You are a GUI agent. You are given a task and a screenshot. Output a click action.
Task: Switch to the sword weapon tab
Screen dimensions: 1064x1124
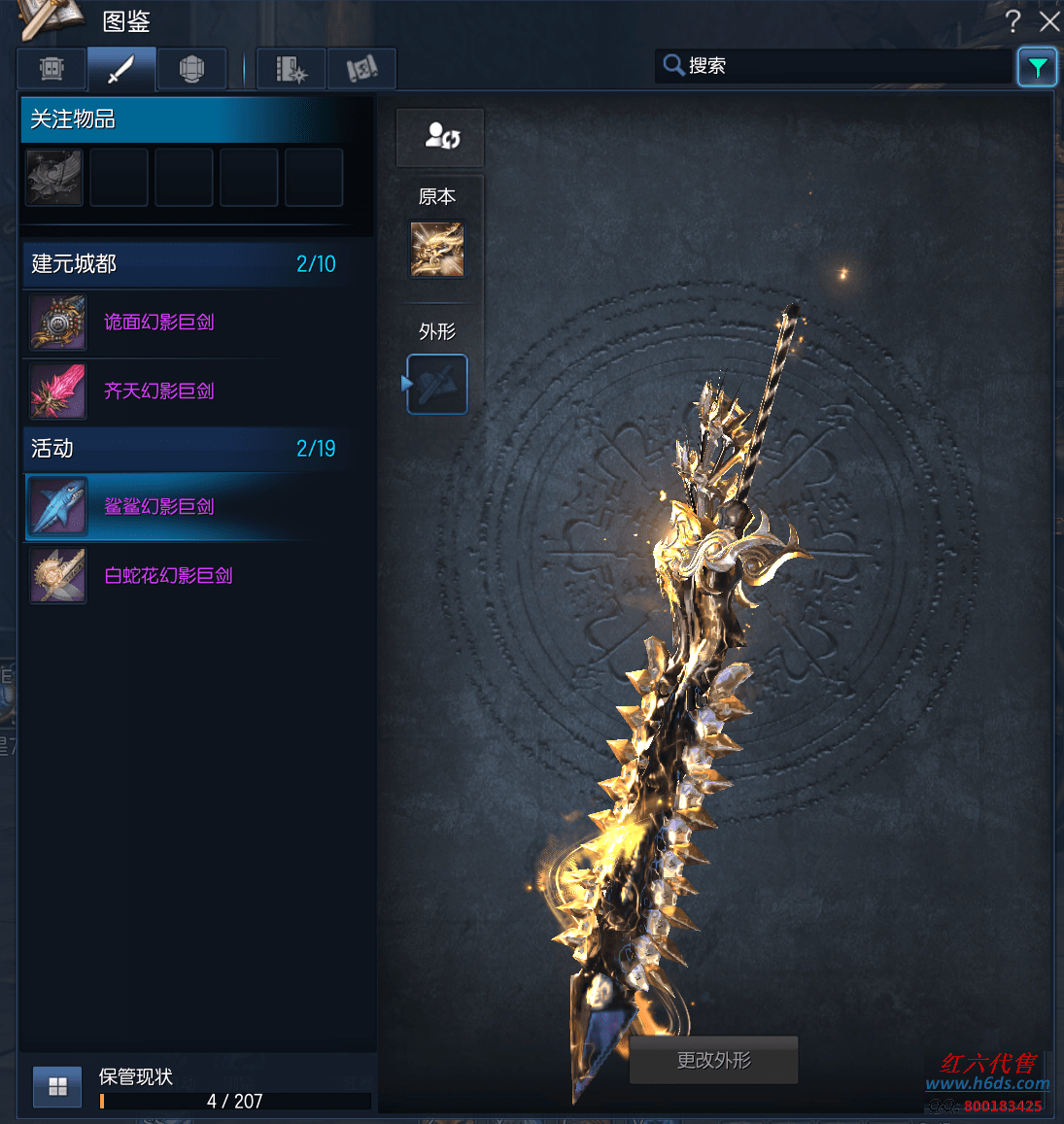(x=121, y=69)
